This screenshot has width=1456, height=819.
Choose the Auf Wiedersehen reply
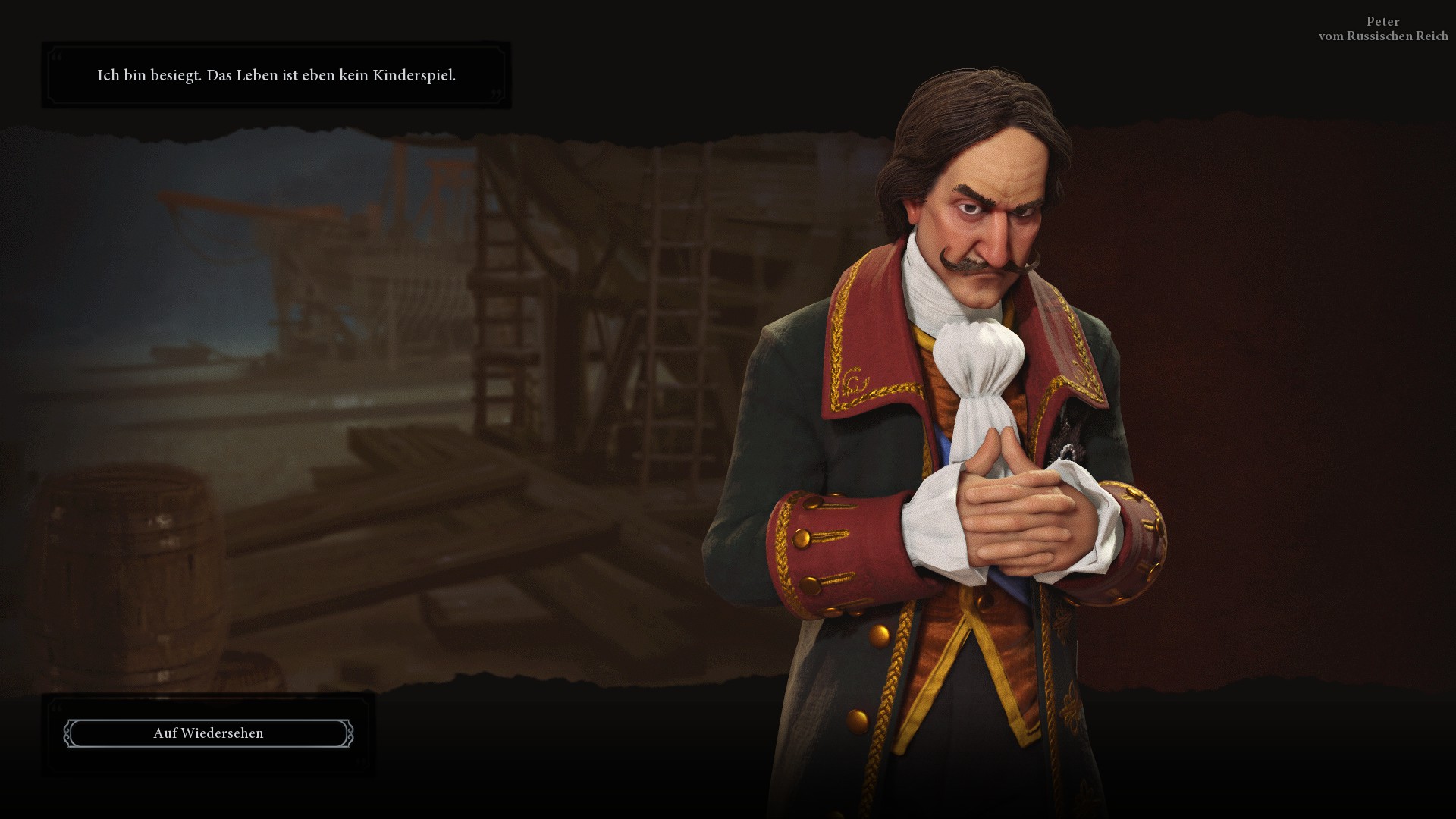pos(209,733)
